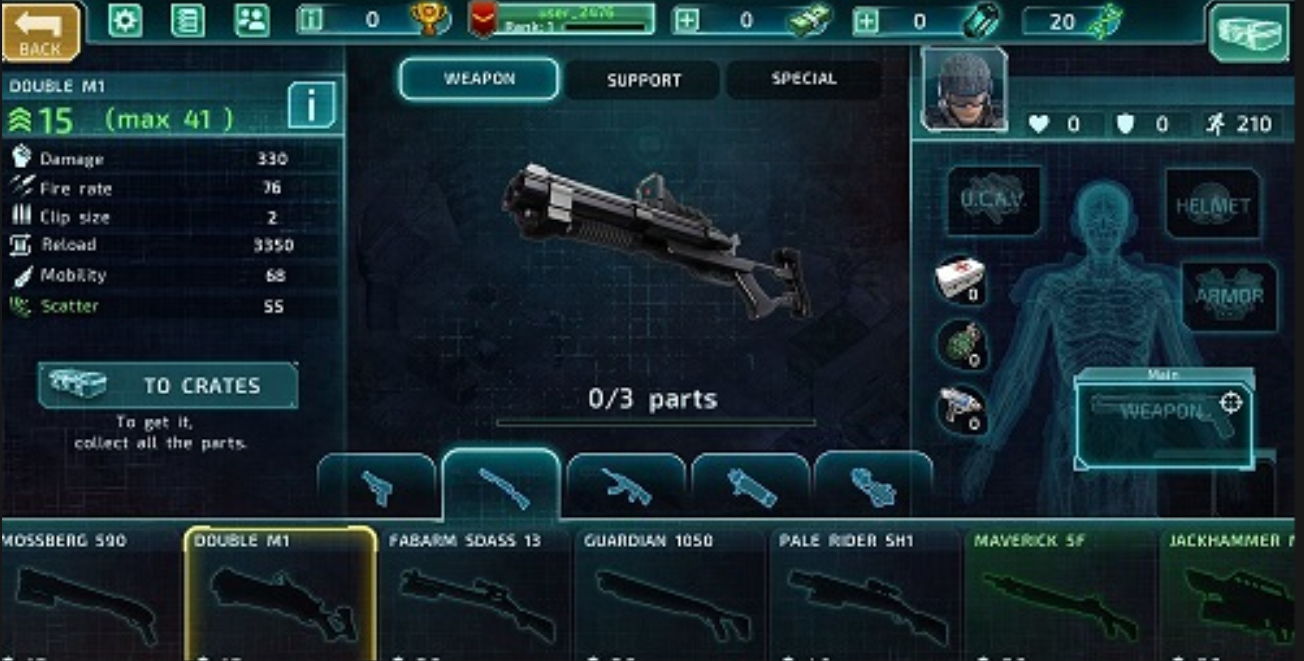Open the gear settings menu

point(125,20)
